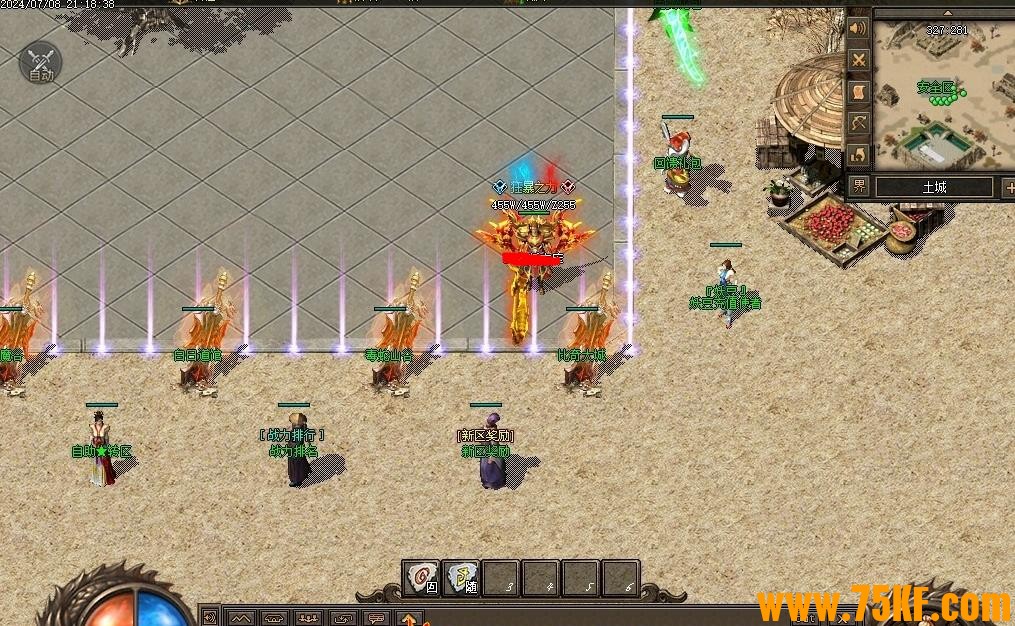
Task: Open the scroll icon panel
Action: click(x=858, y=91)
